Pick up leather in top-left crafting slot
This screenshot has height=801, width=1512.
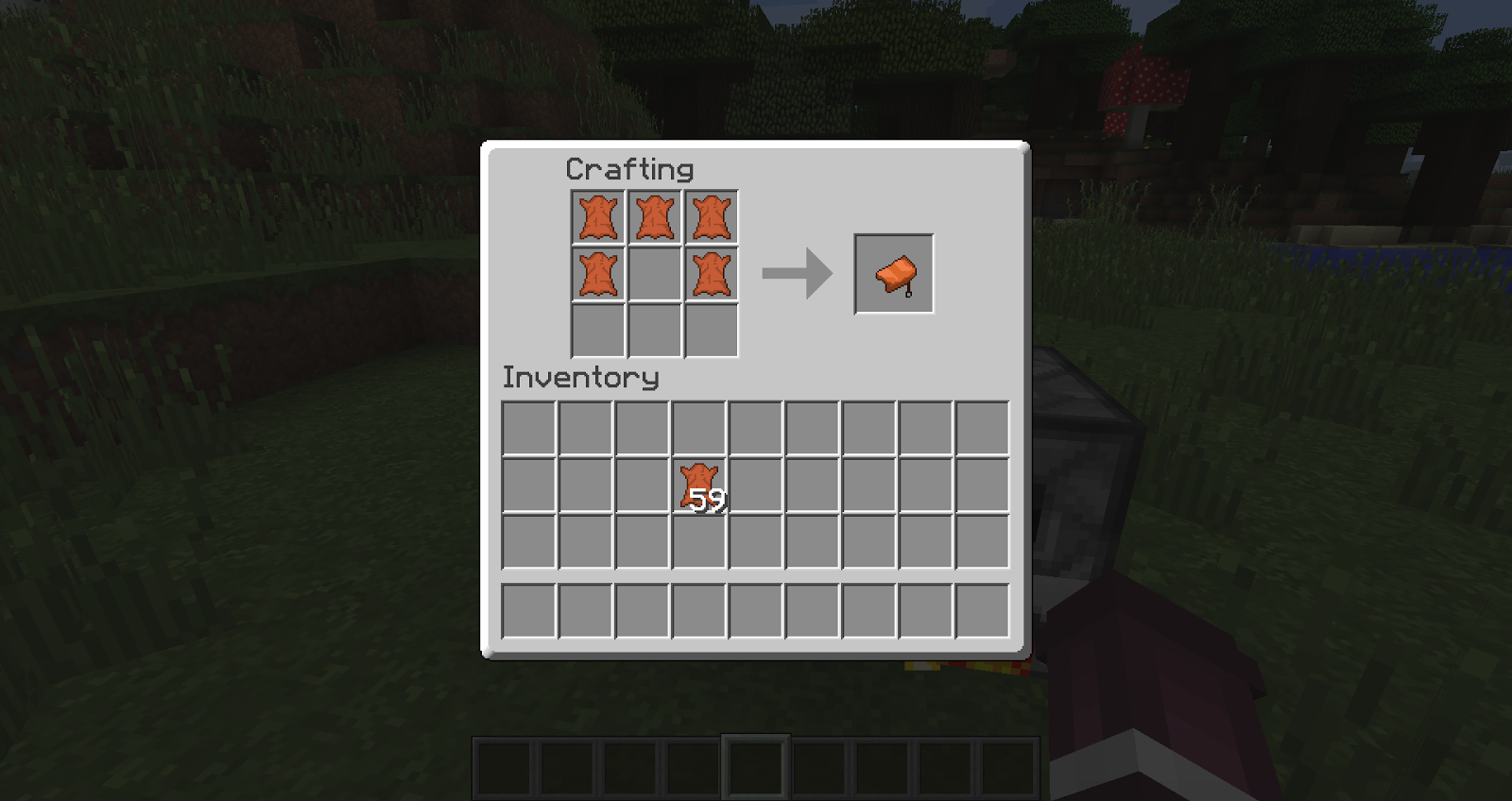tap(599, 215)
